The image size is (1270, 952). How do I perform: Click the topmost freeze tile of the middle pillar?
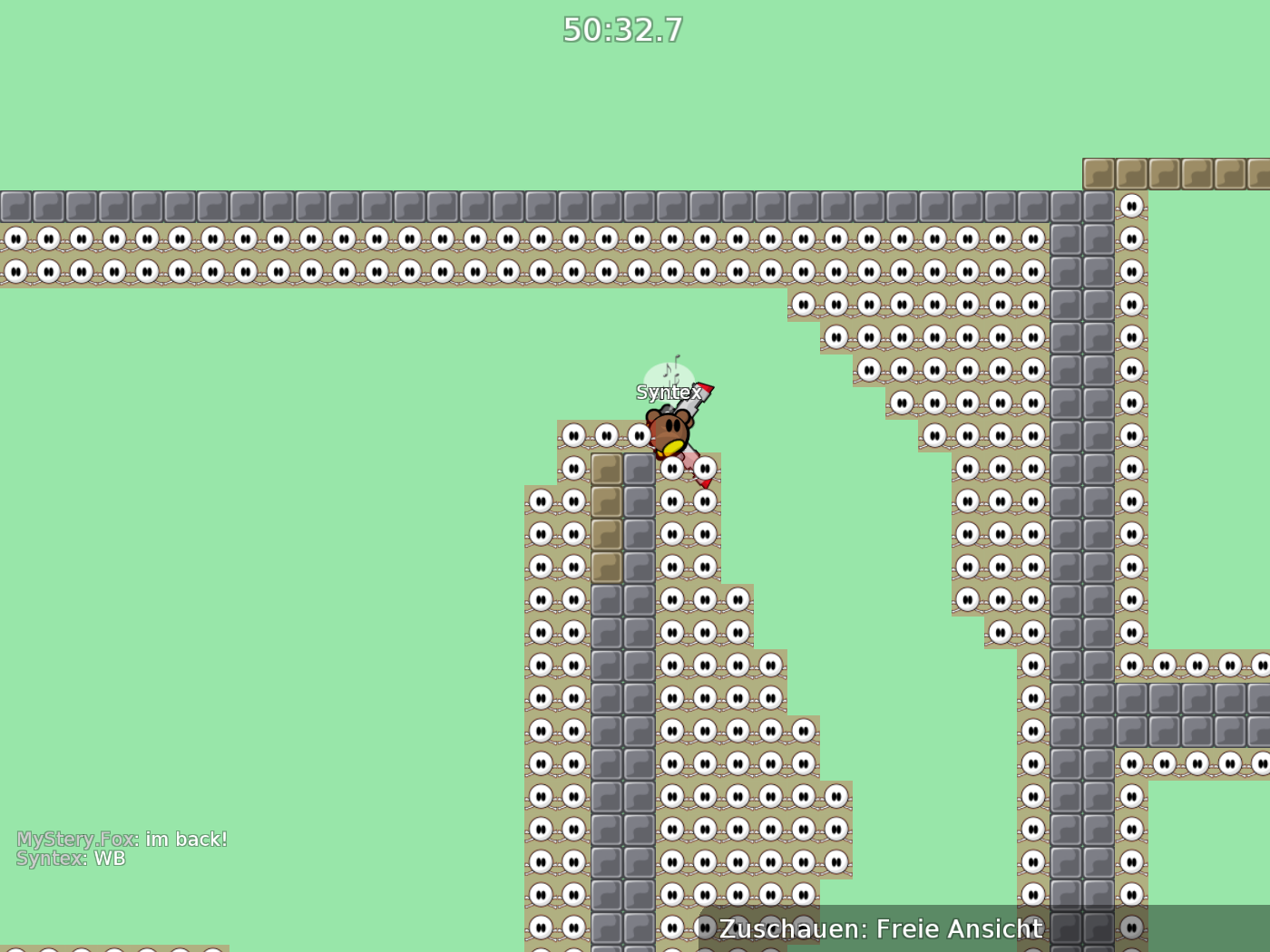[x=573, y=434]
